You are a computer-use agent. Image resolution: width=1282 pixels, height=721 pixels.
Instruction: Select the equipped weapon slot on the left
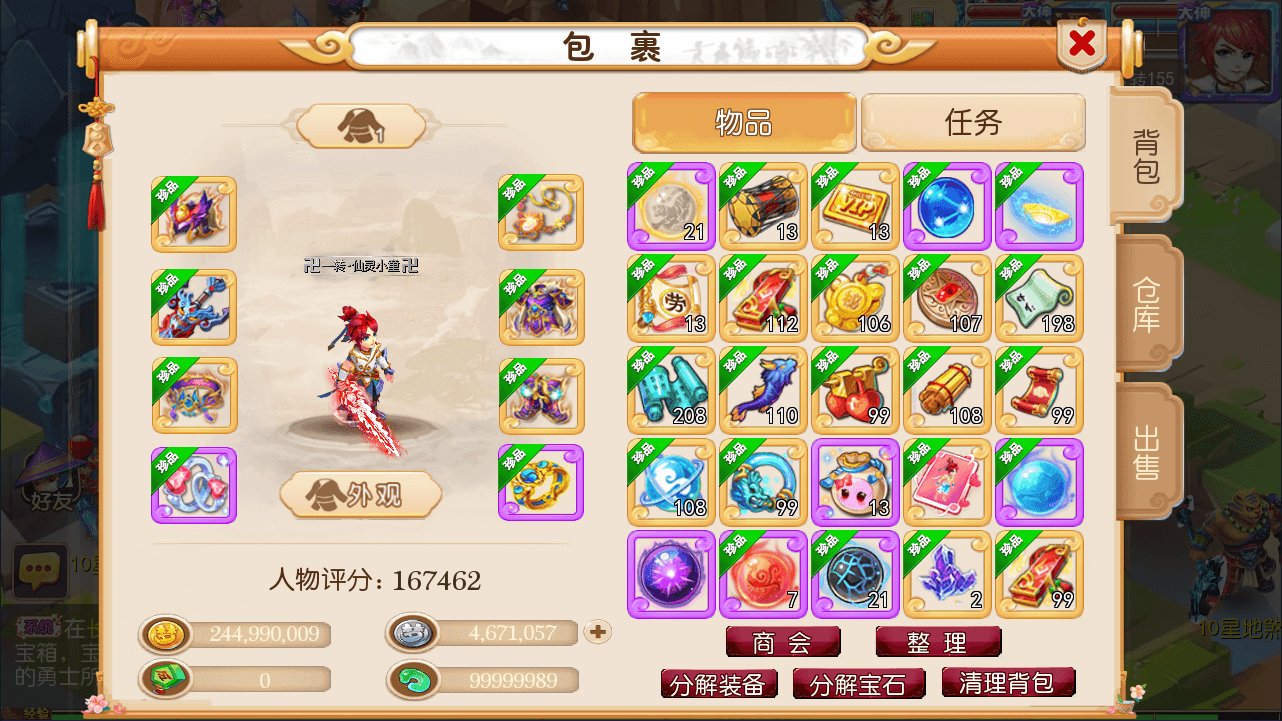193,307
